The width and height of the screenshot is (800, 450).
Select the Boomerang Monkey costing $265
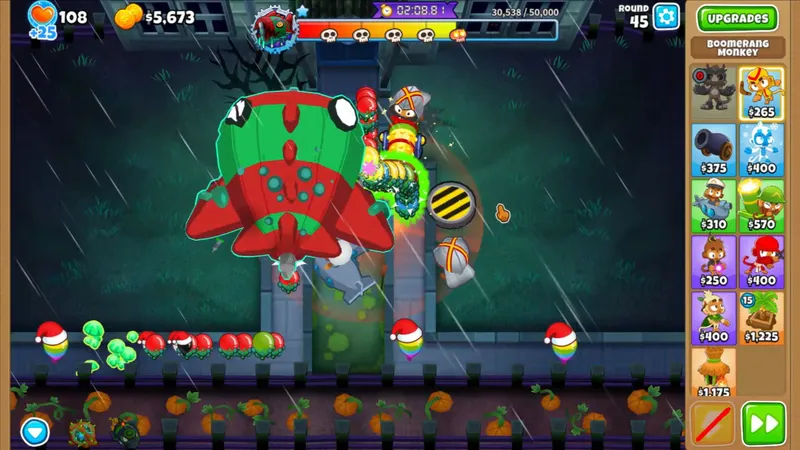coord(761,92)
